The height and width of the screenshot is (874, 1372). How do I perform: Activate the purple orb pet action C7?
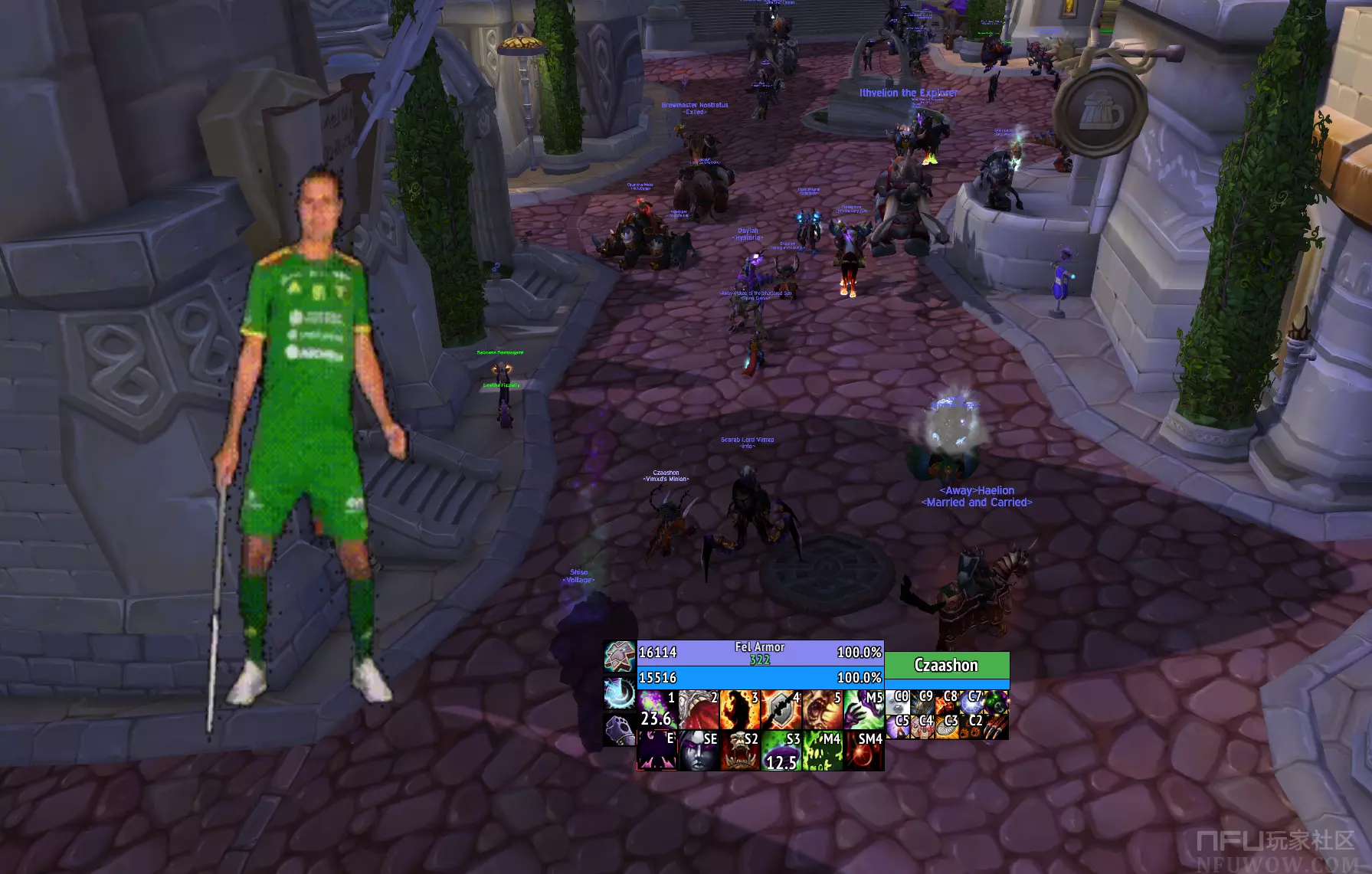coord(972,702)
